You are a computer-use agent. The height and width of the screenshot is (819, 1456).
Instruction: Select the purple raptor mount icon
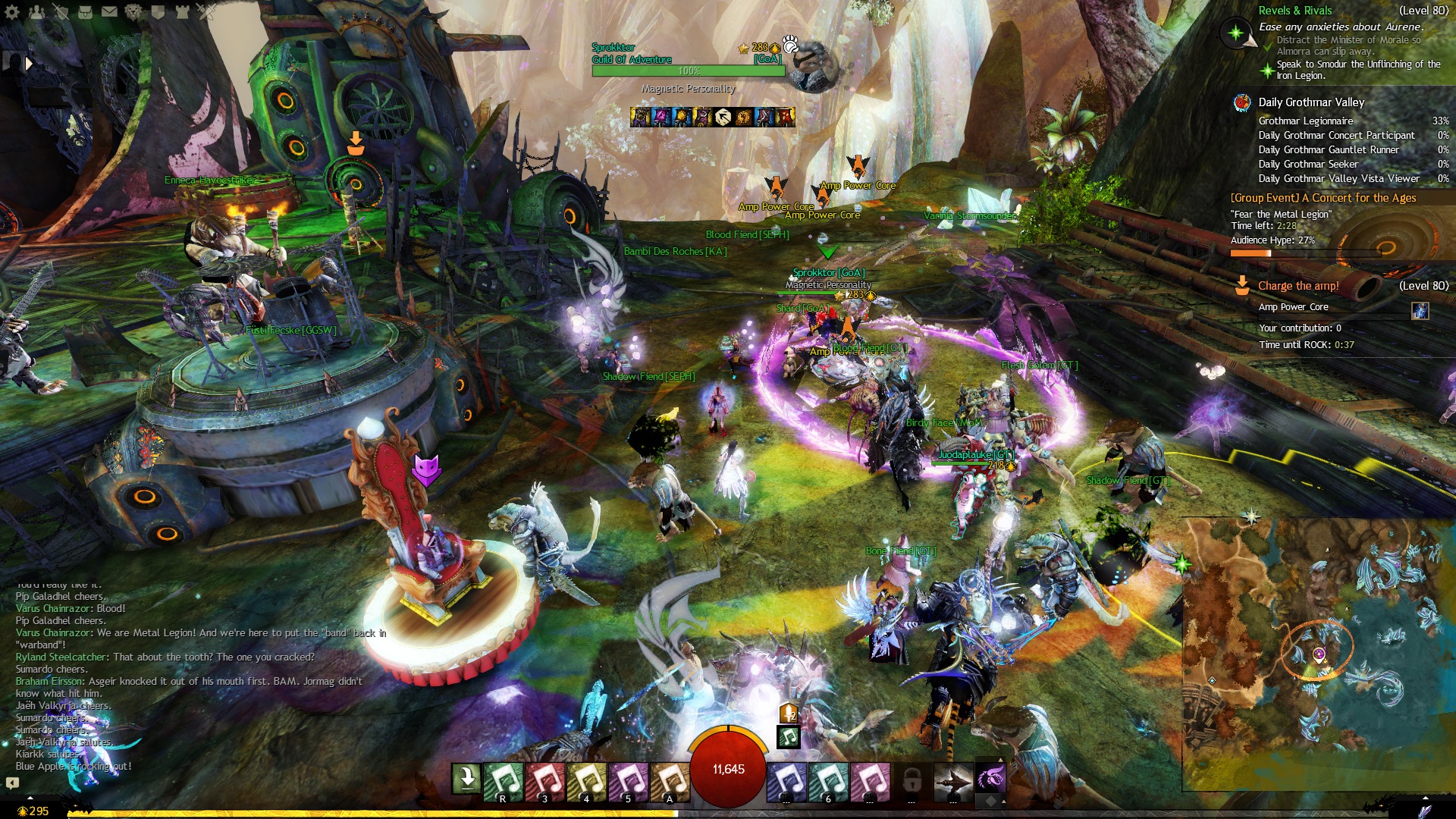coord(990,778)
